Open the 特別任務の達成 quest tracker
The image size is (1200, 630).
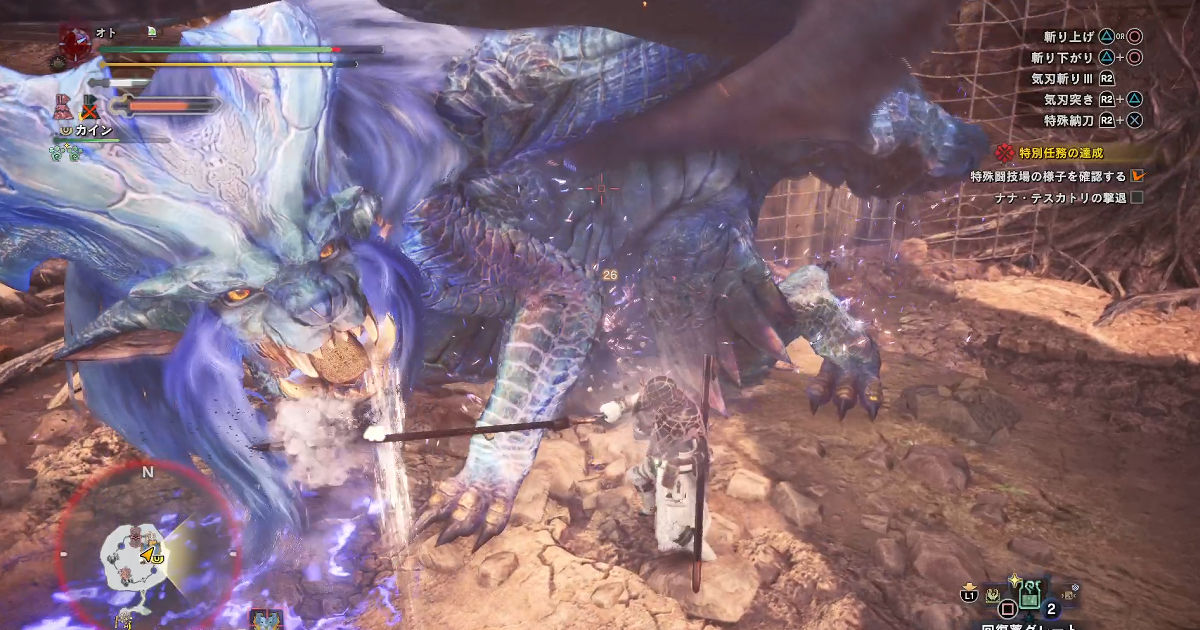point(1060,153)
